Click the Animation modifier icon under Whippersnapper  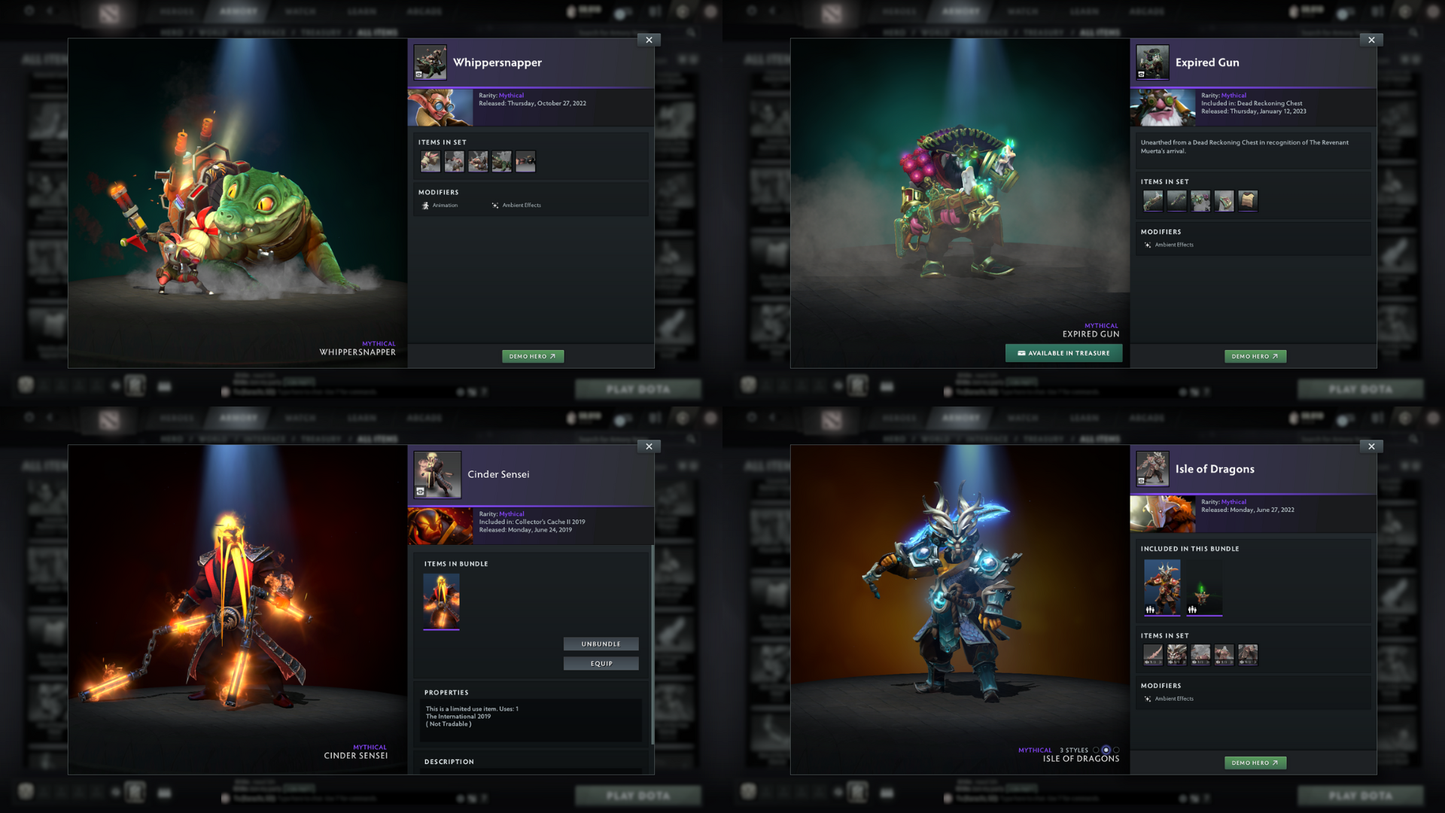tap(426, 203)
